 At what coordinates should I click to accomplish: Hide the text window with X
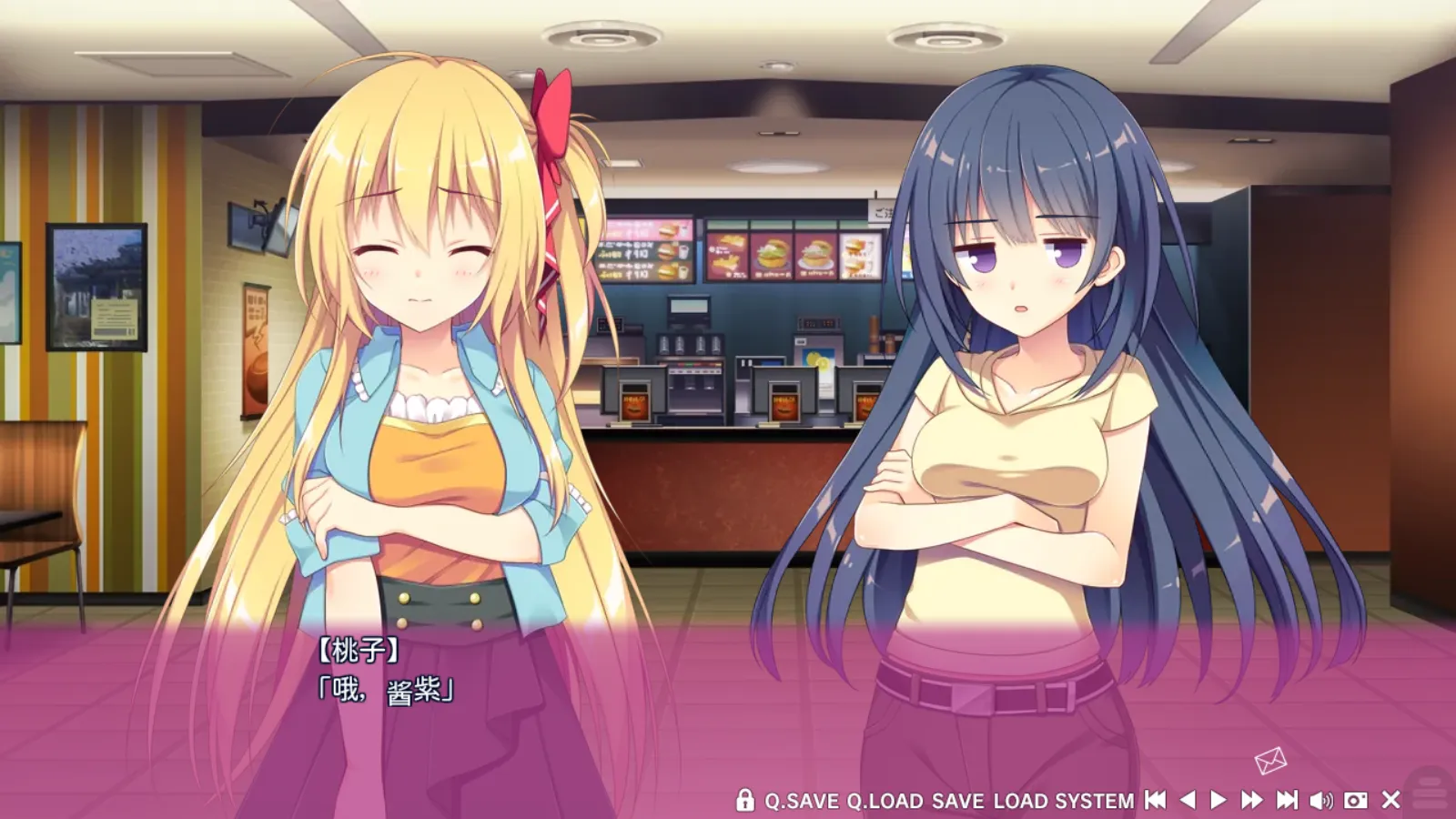click(1390, 800)
